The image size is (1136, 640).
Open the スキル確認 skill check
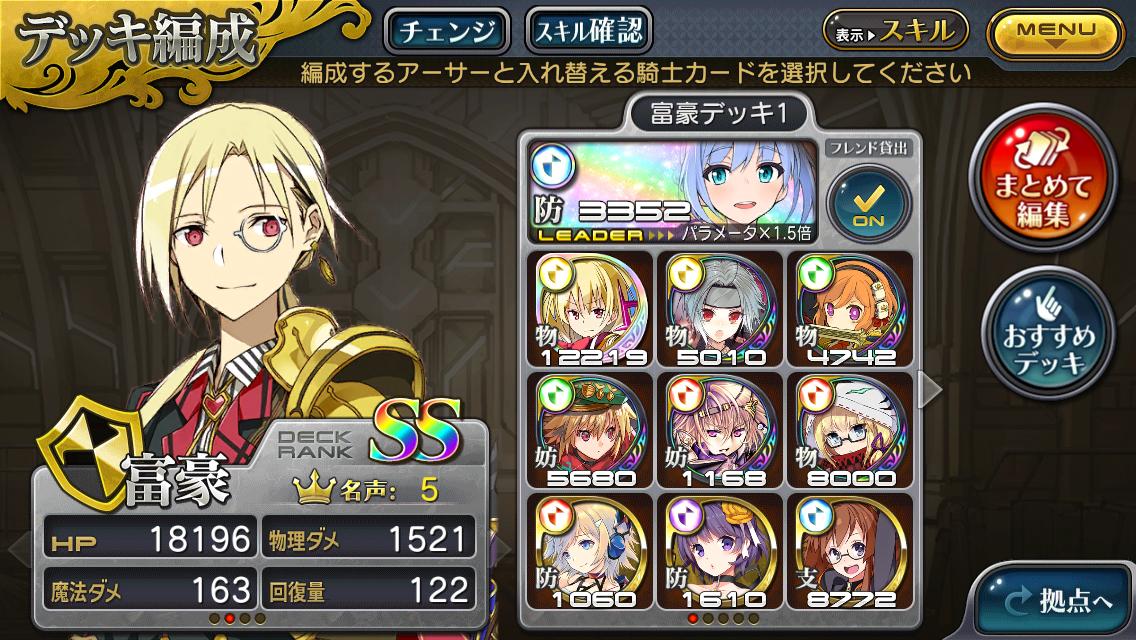(589, 32)
